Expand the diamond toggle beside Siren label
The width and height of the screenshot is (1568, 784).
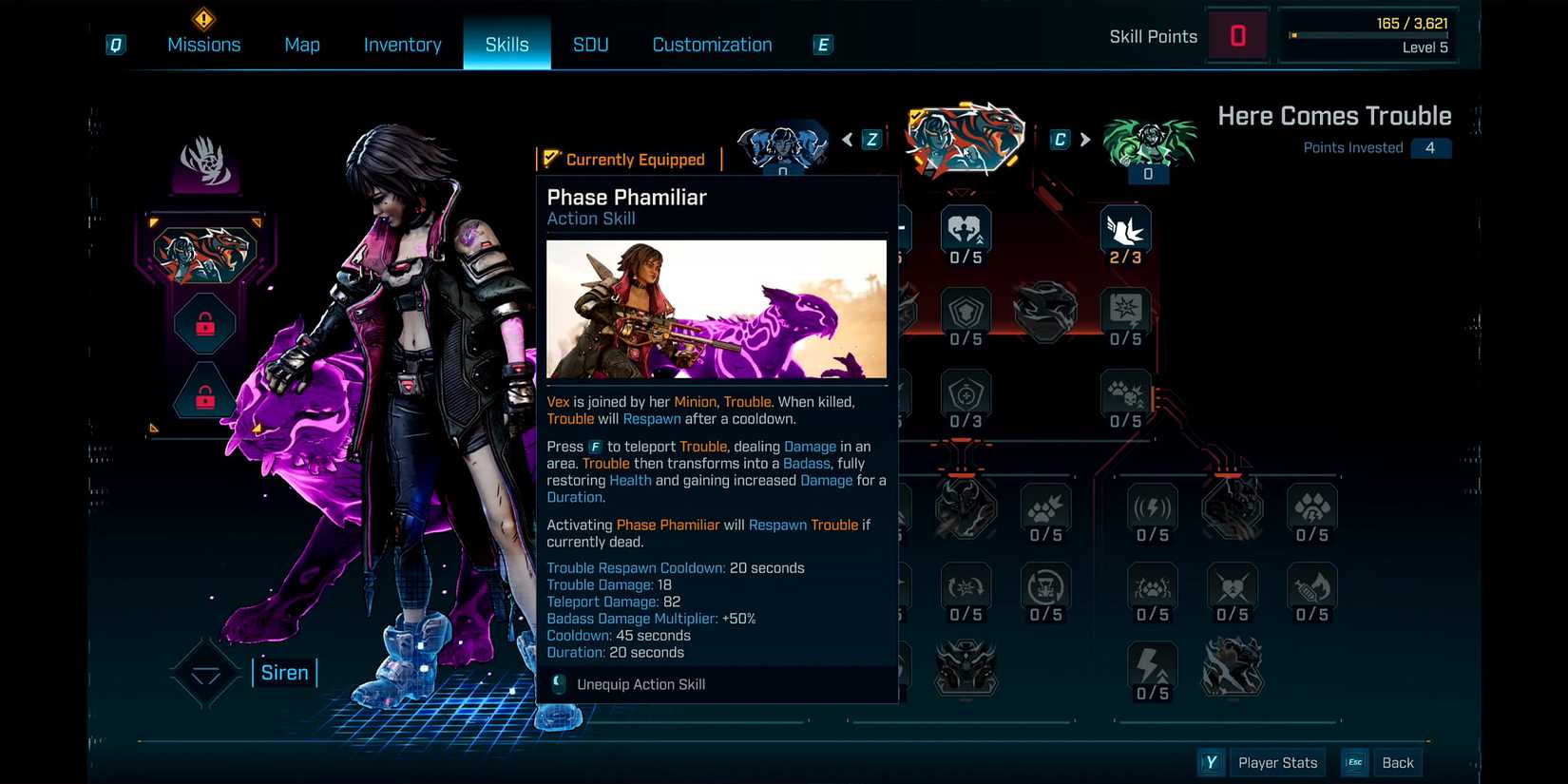click(204, 671)
